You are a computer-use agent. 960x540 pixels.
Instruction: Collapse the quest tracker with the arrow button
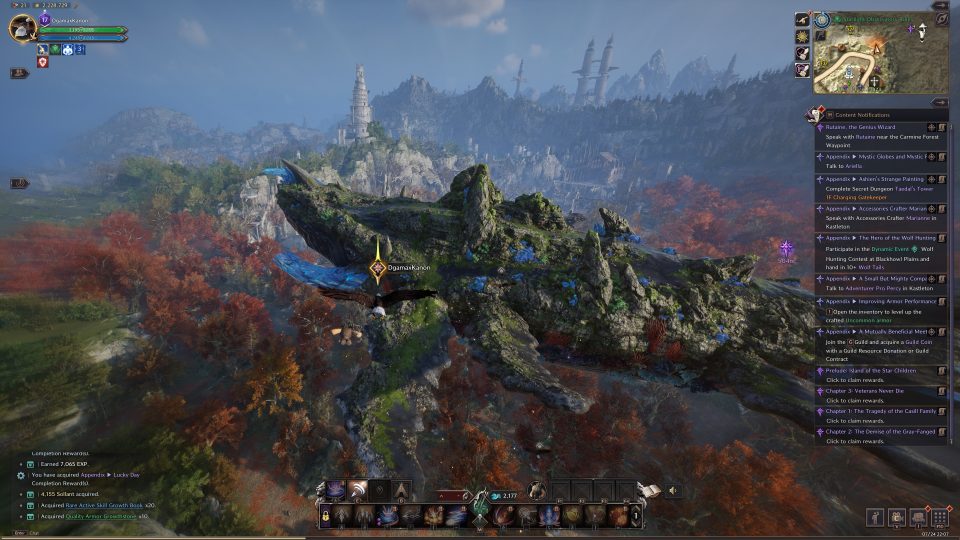click(939, 102)
